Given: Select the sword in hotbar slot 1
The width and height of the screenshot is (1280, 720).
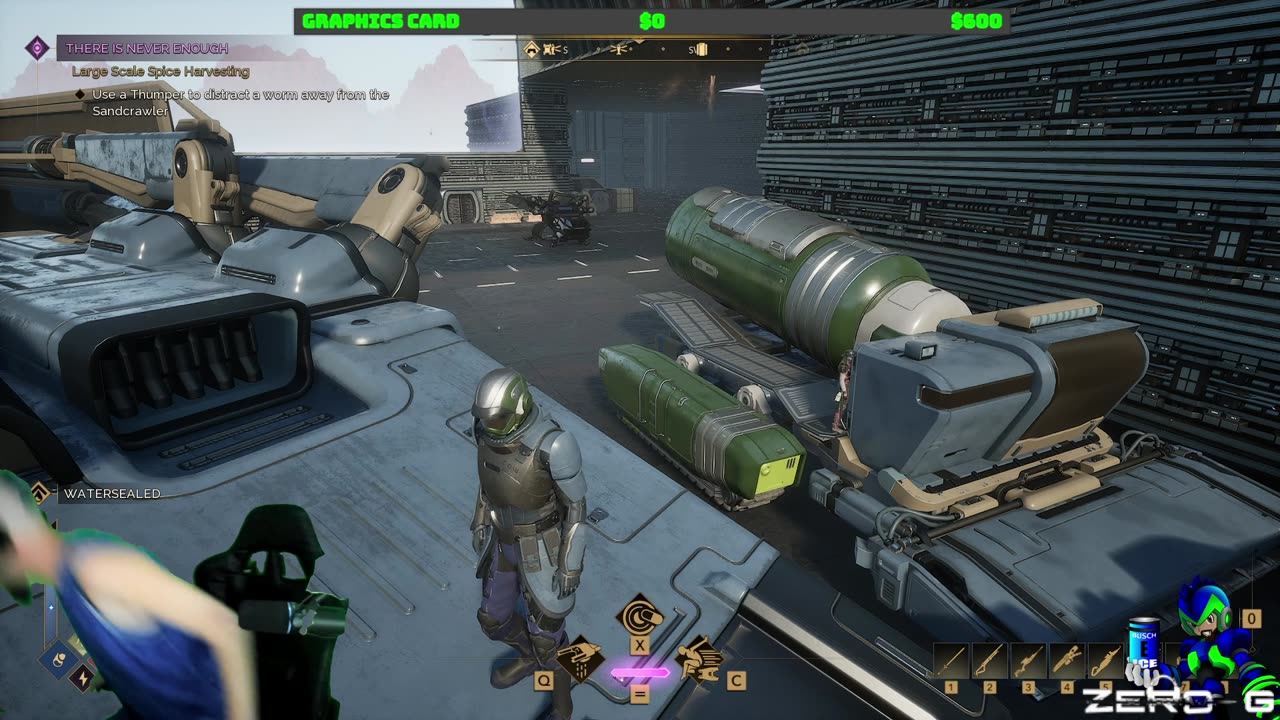Looking at the screenshot, I should pos(951,661).
